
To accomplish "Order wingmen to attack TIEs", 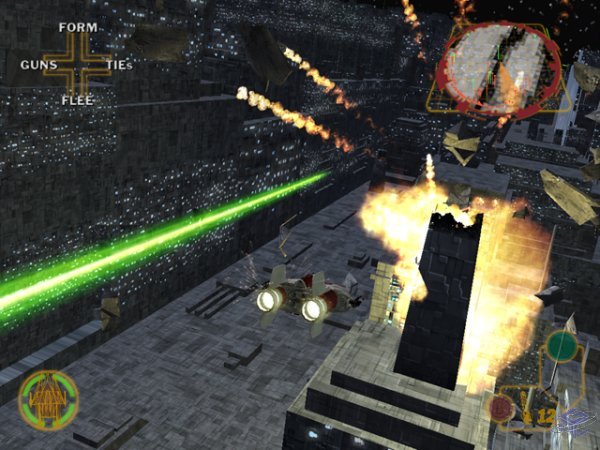I will coord(119,65).
